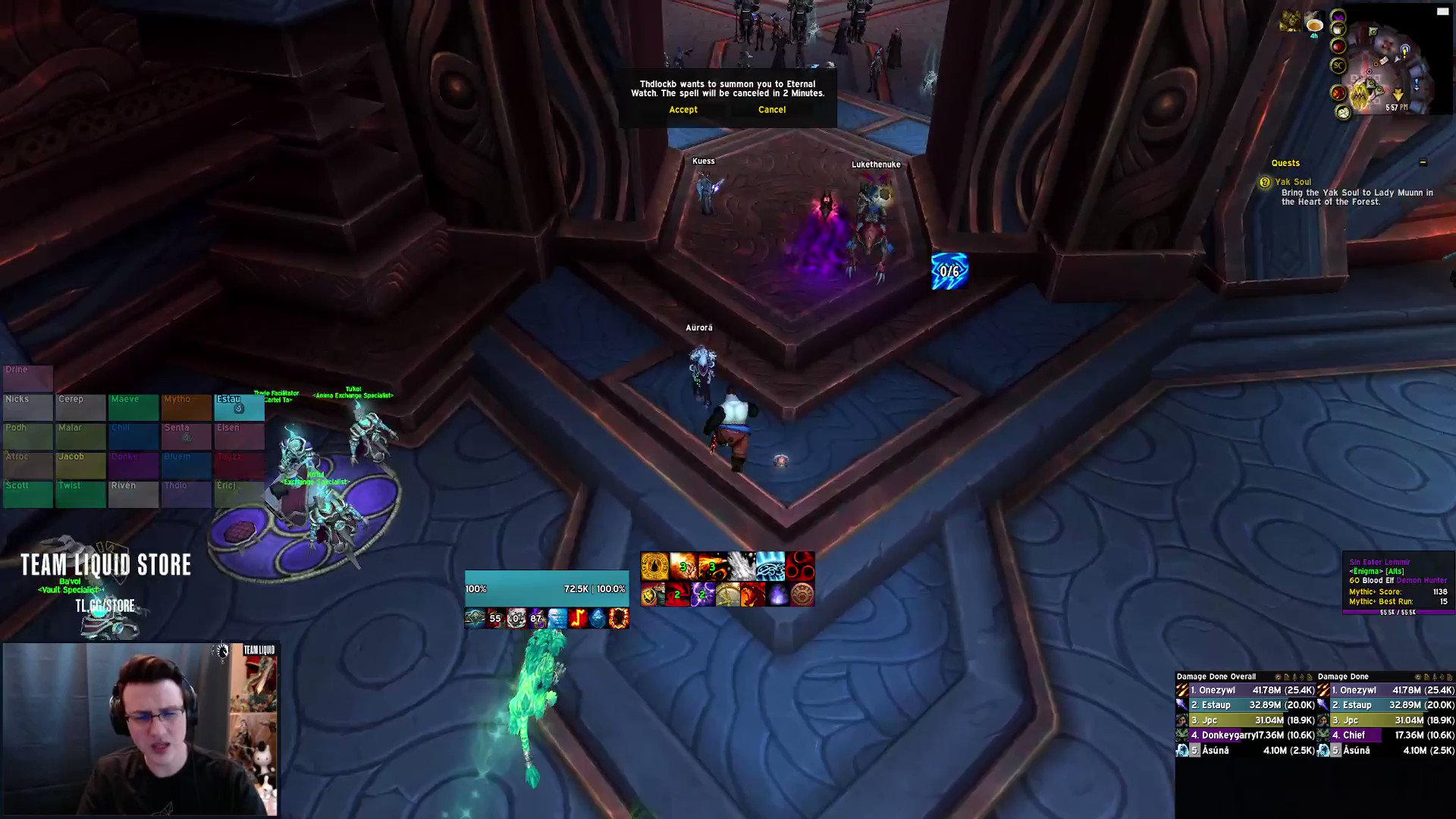The image size is (1456, 819).
Task: Cast the fiery hand ability showing 3 charges
Action: [x=683, y=566]
